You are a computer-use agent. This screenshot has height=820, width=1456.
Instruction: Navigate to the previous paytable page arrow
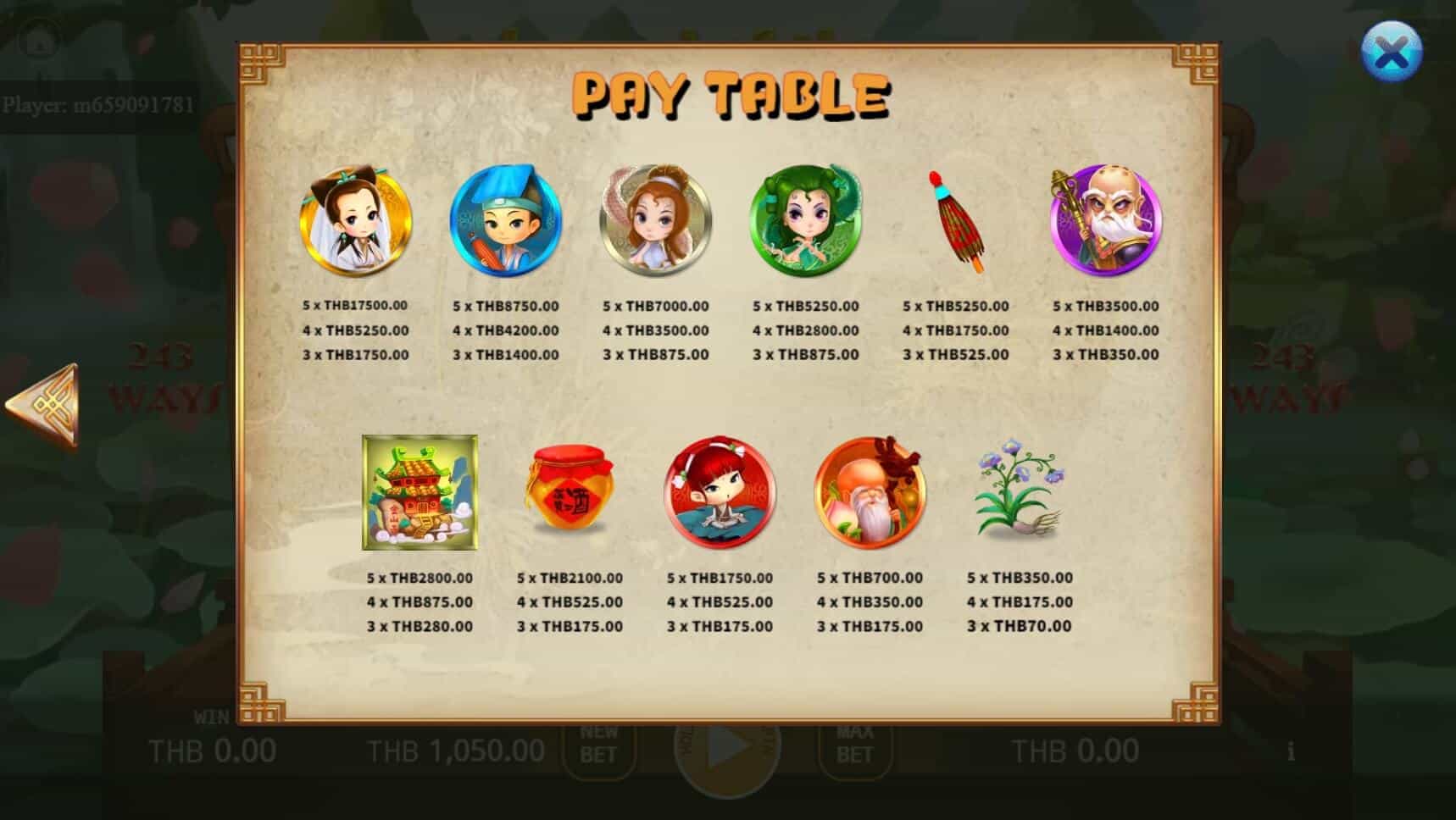(x=41, y=407)
